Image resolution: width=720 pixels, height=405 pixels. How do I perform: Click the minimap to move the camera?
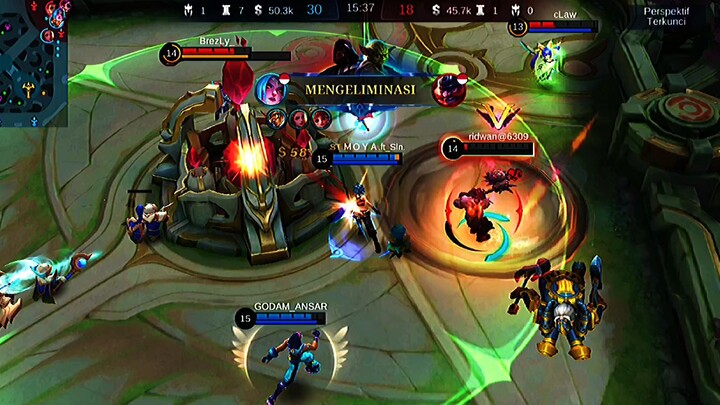(x=33, y=62)
